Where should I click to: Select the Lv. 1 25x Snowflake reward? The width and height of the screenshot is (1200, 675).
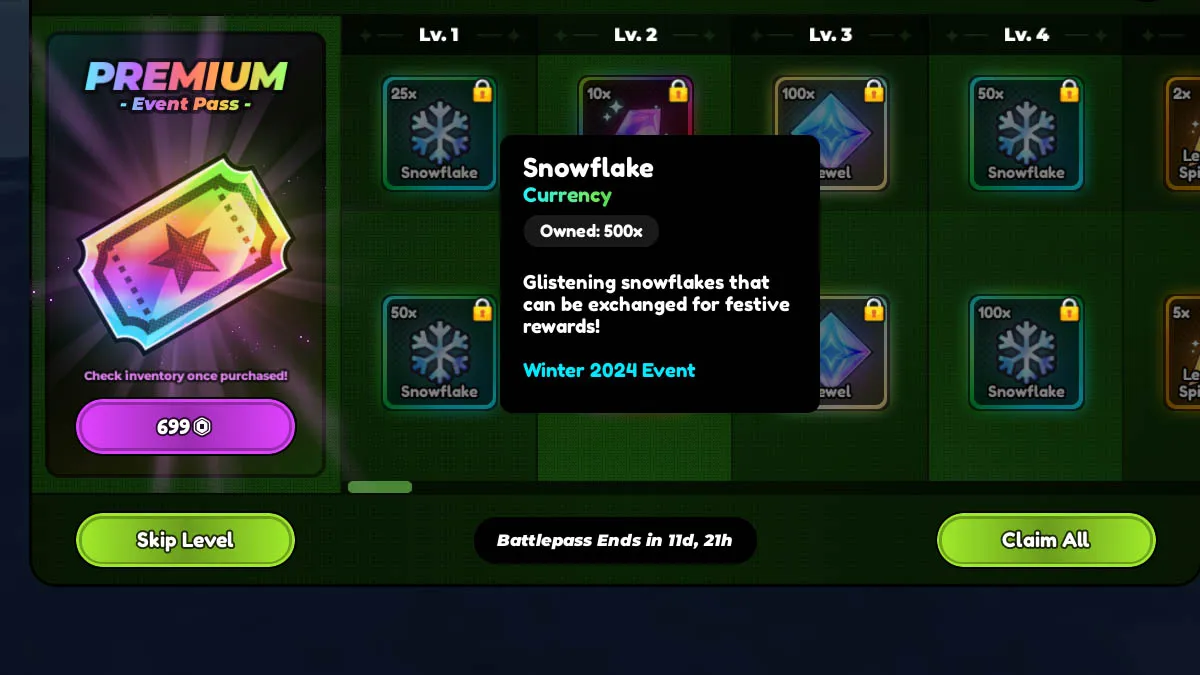click(x=439, y=133)
